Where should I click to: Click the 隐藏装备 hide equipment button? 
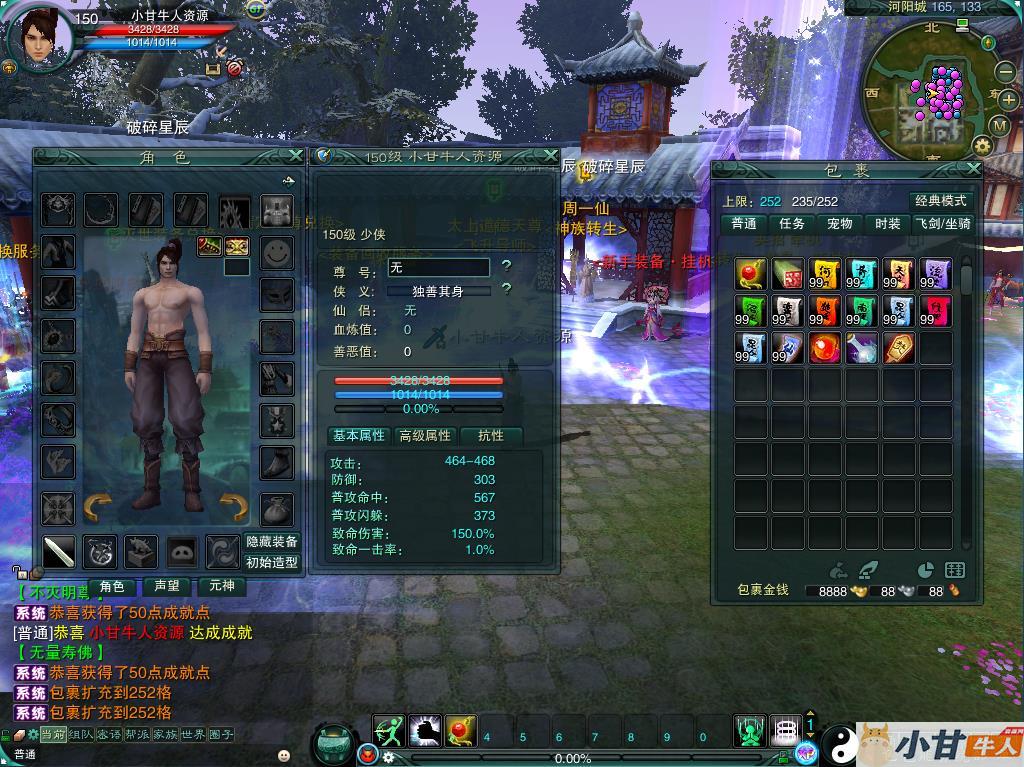[272, 541]
